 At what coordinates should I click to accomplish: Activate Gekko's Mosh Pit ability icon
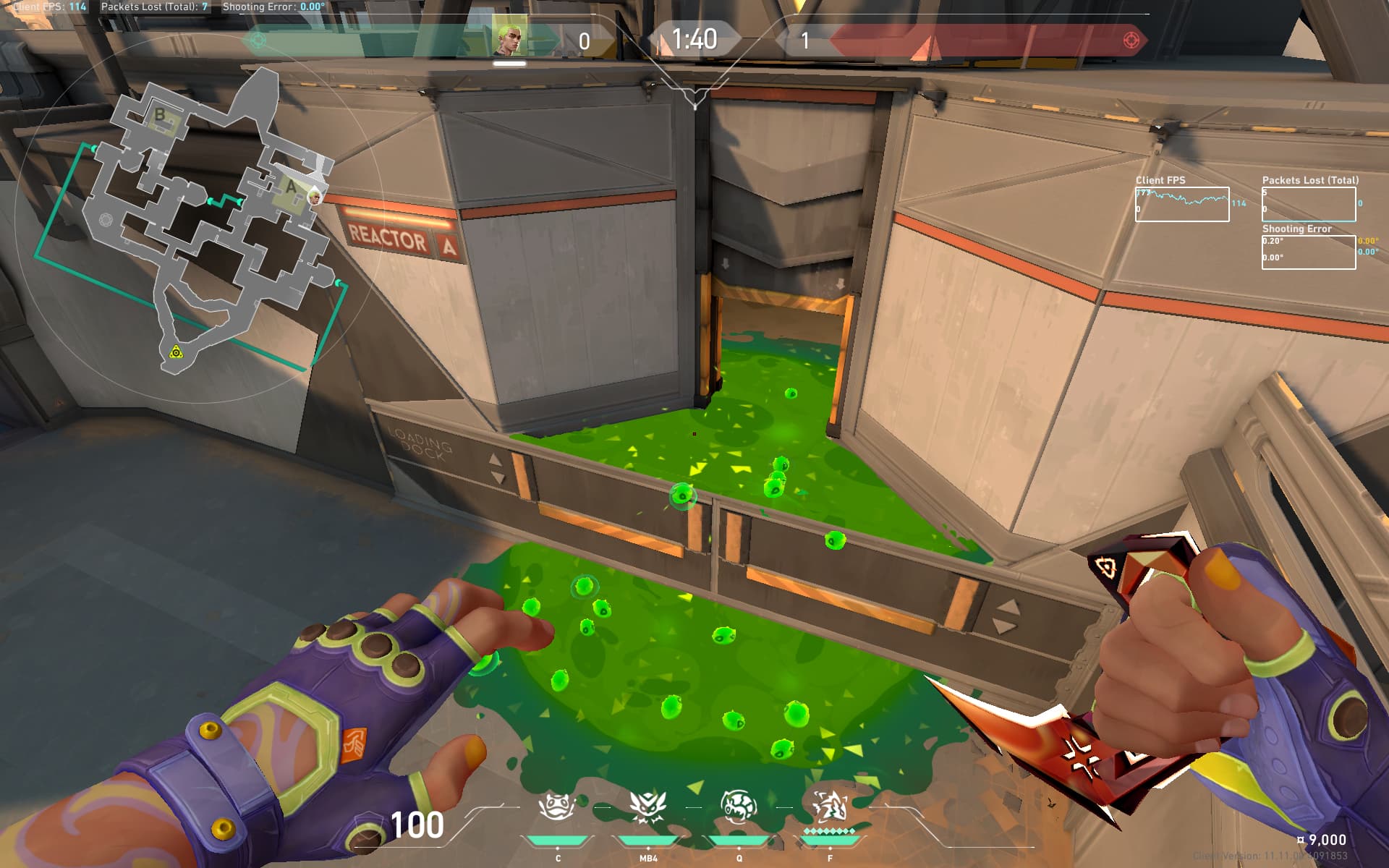[x=556, y=807]
